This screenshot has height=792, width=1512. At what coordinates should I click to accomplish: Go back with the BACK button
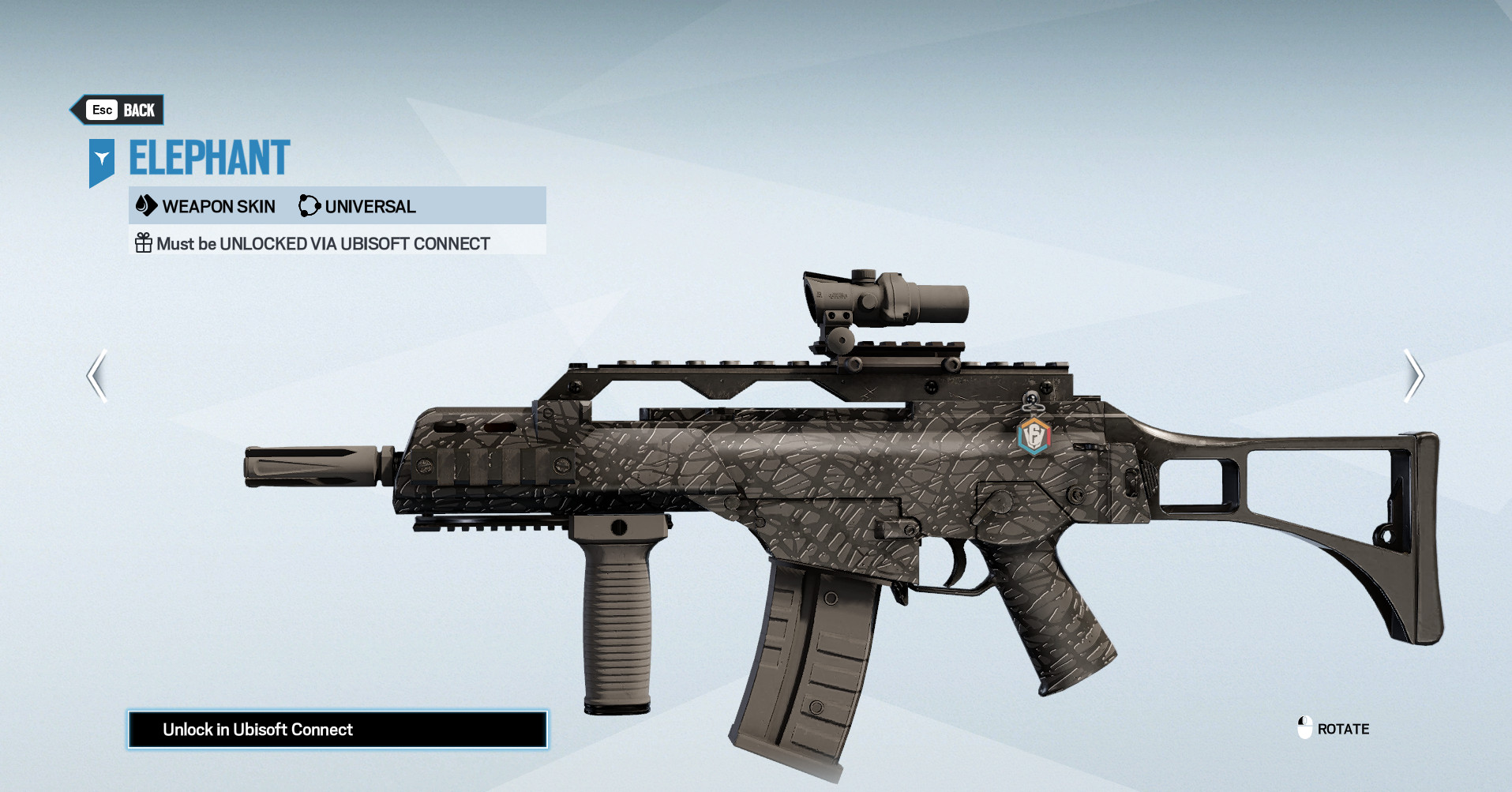(120, 111)
